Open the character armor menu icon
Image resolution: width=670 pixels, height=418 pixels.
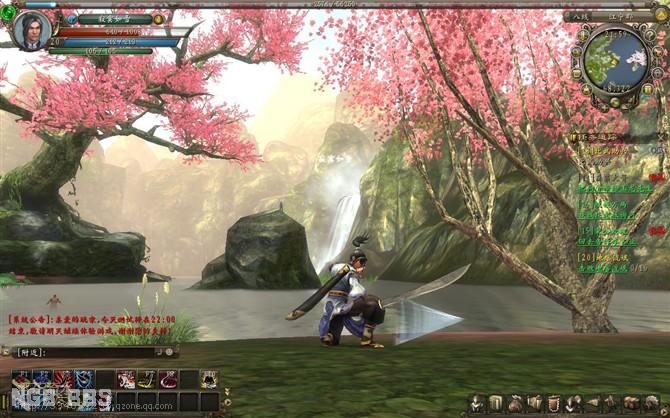[x=478, y=403]
